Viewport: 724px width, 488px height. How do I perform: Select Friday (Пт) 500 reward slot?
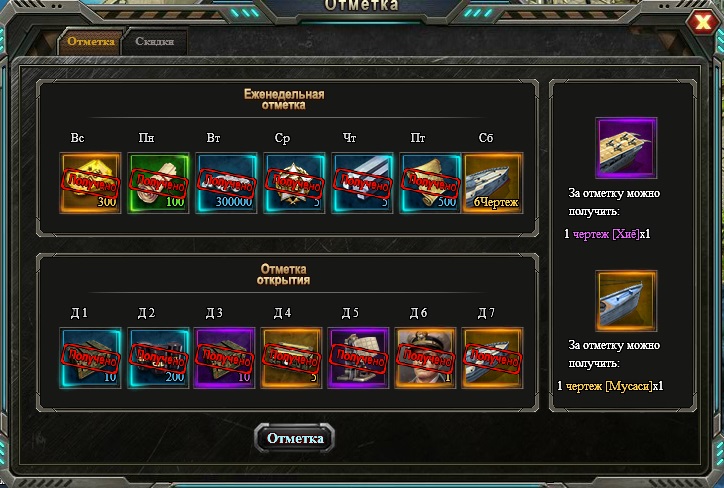coord(430,182)
